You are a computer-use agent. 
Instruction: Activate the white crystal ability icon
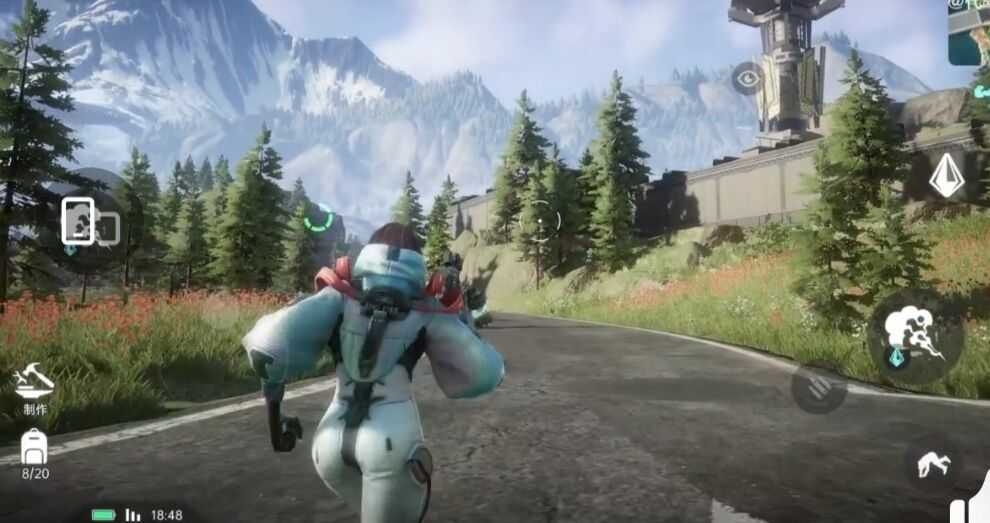946,176
